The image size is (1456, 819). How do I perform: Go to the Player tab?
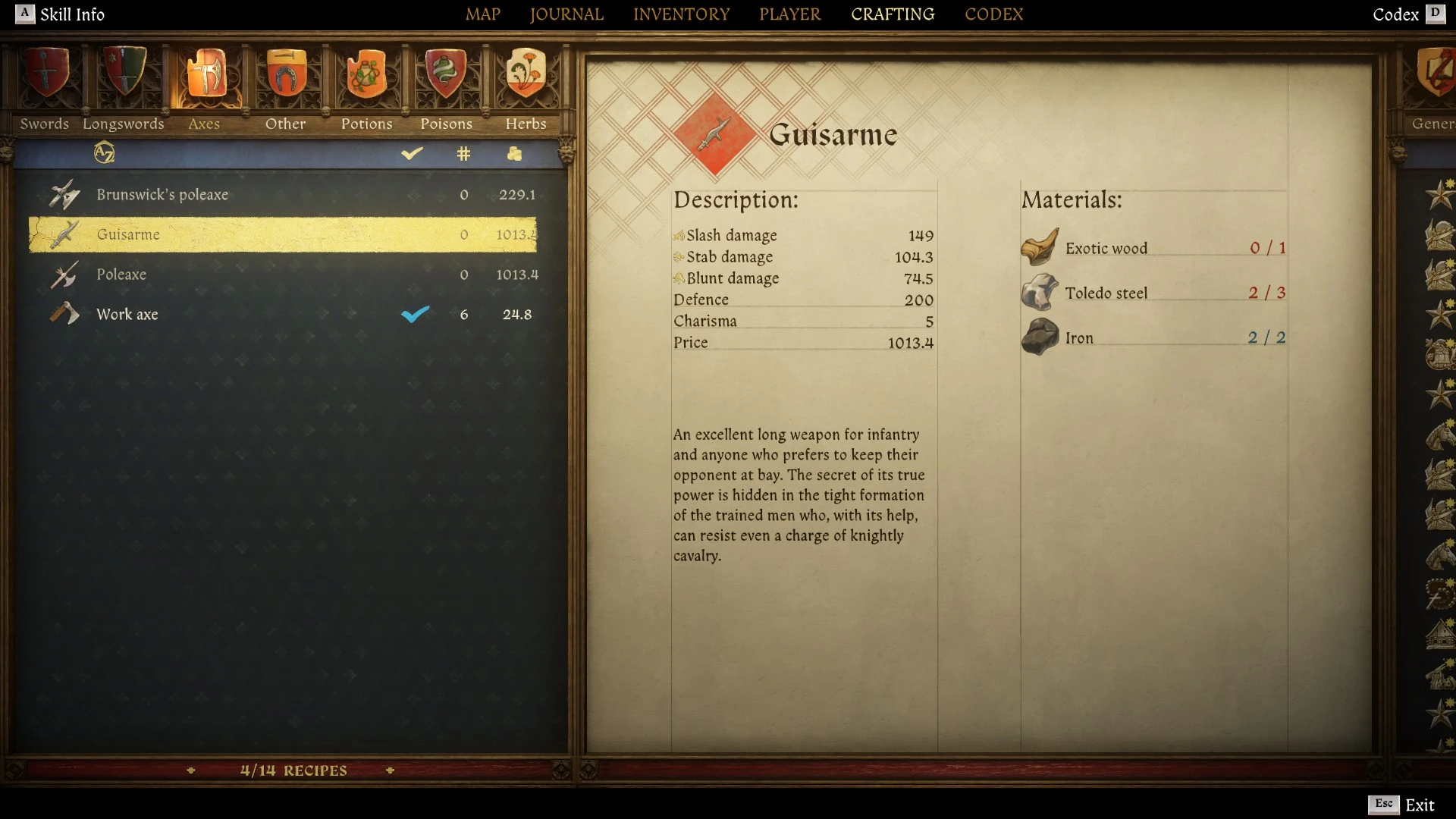coord(789,14)
